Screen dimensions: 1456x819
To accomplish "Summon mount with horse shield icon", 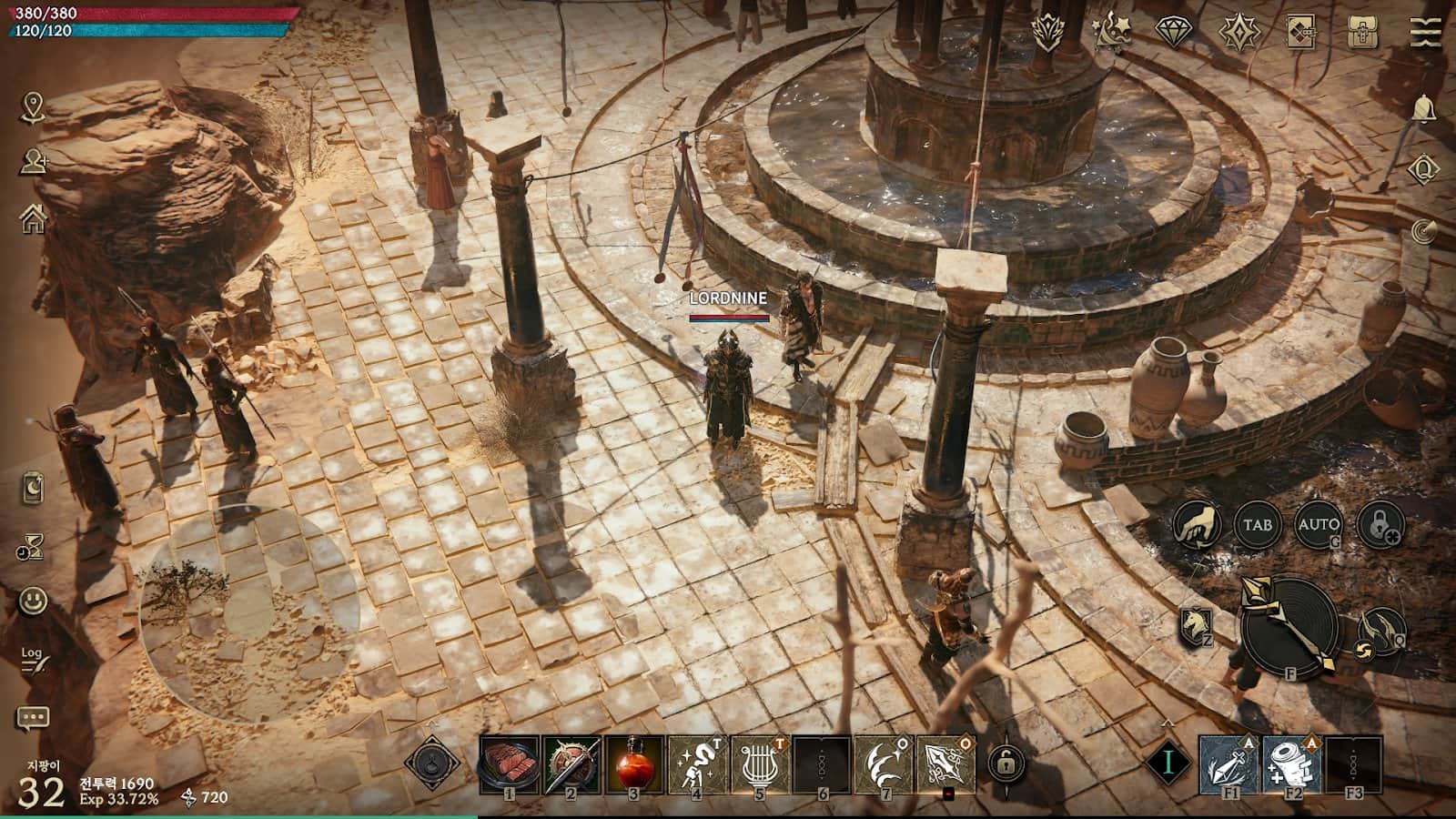I will click(x=1196, y=625).
